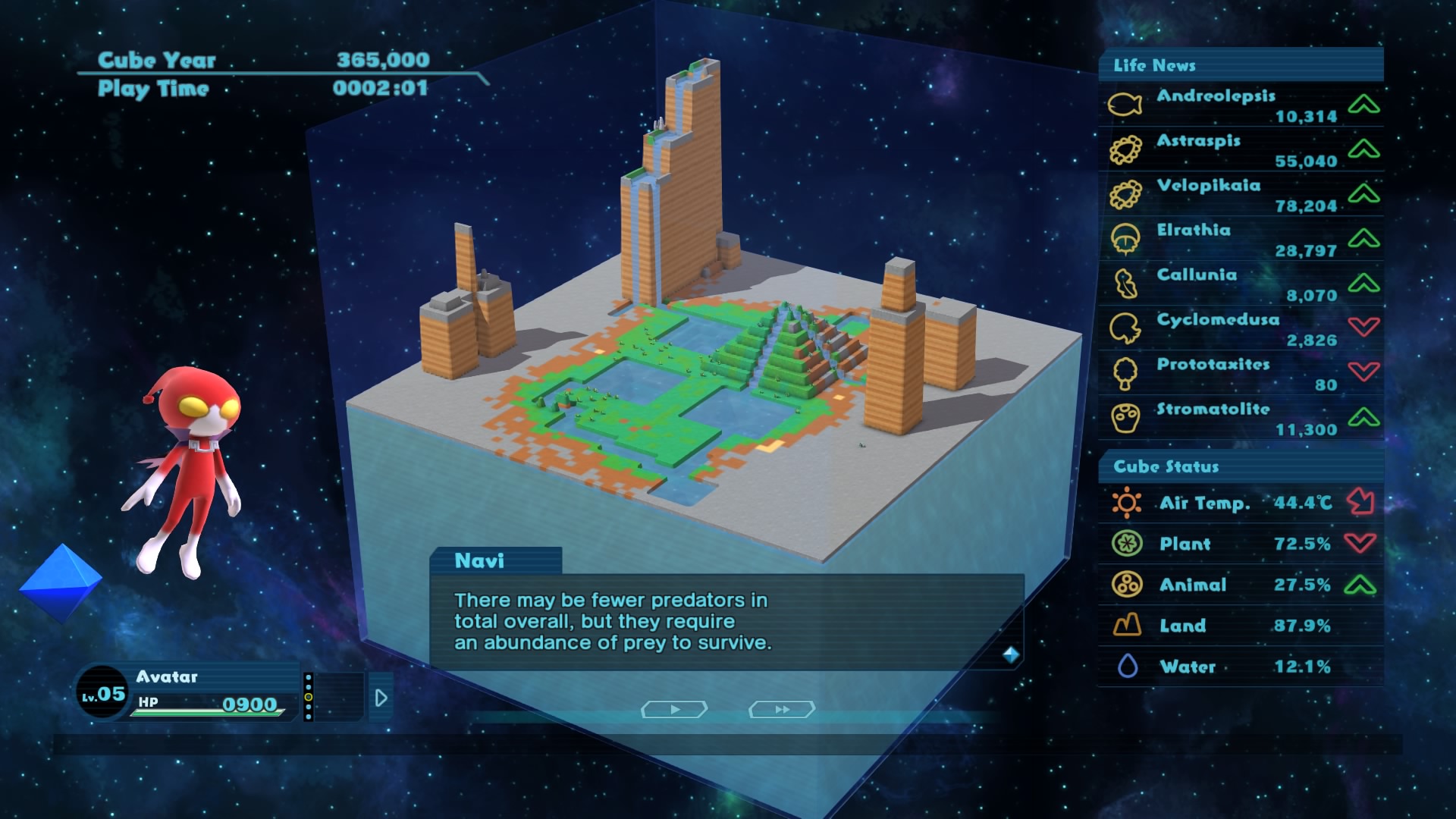Click the Life News panel header
1456x819 pixels.
[1241, 65]
